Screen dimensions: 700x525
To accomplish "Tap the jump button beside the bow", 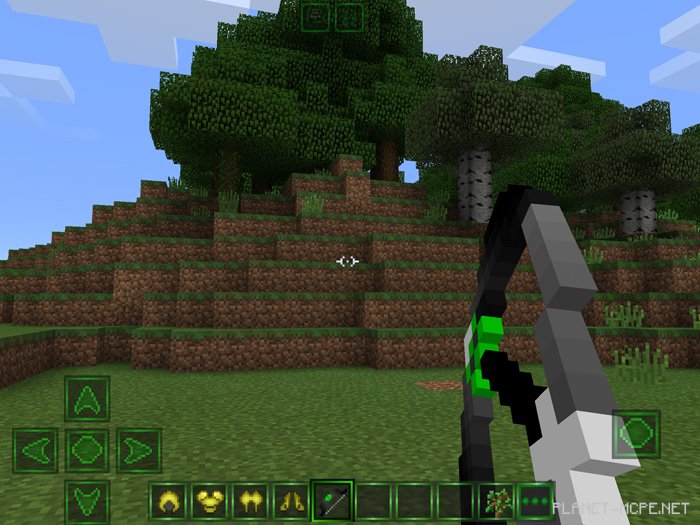I will (x=636, y=435).
